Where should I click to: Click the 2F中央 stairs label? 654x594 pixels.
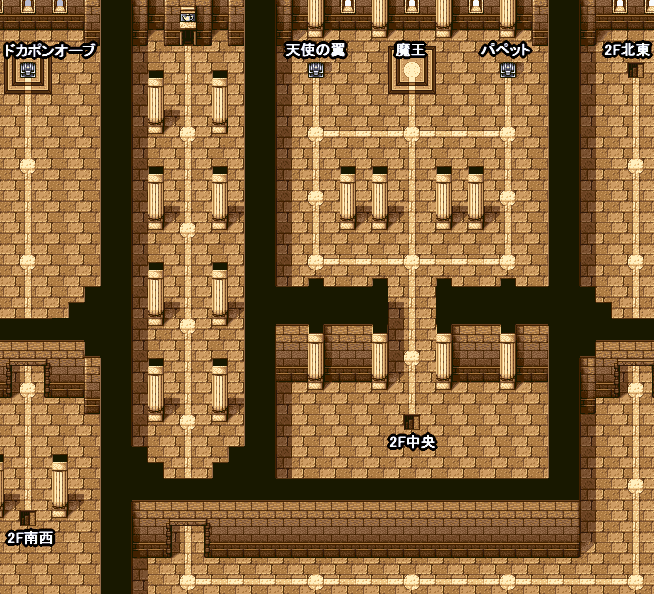tap(412, 442)
